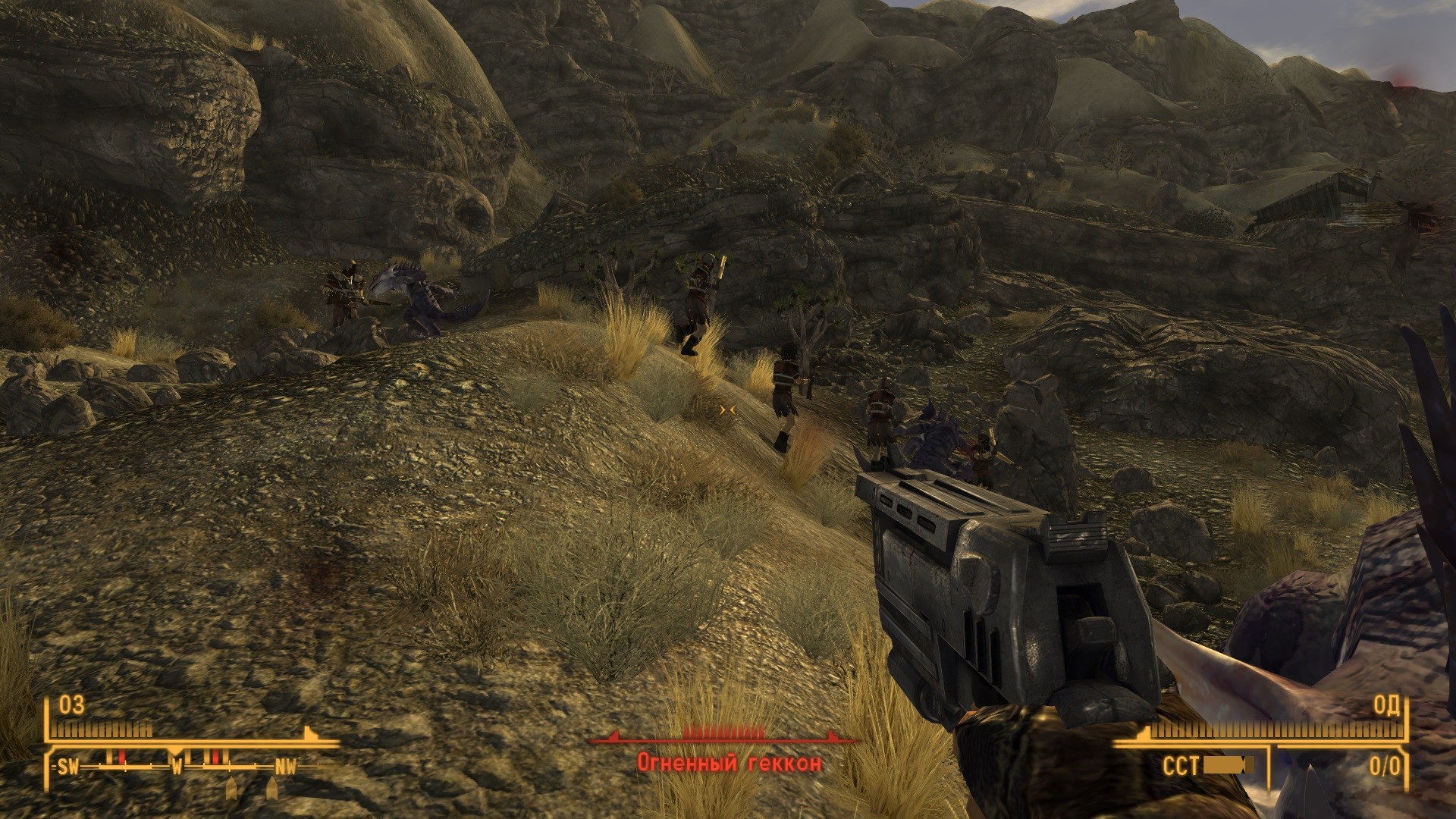Click the compass strip showing SW, W, NW
This screenshot has width=1456, height=819.
[x=177, y=767]
